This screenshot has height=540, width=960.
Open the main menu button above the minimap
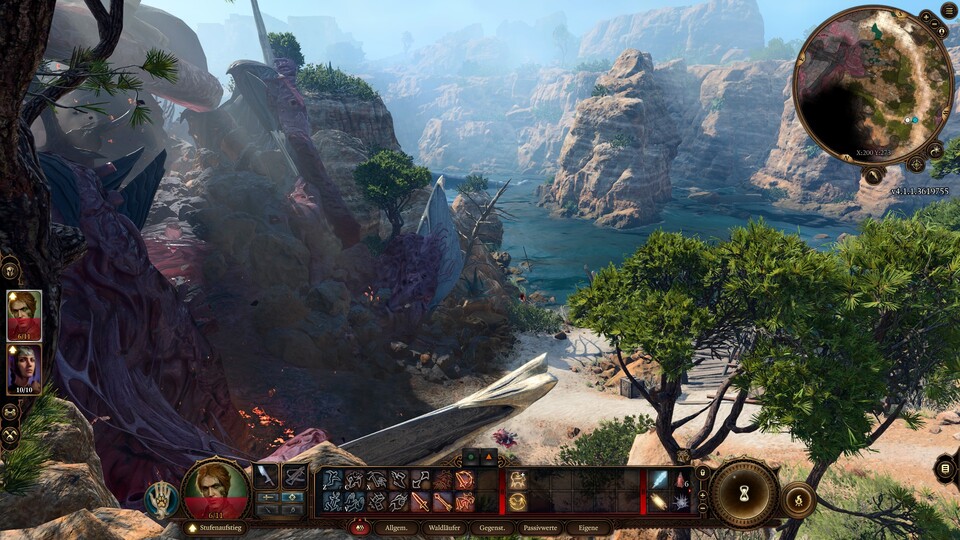[x=948, y=10]
